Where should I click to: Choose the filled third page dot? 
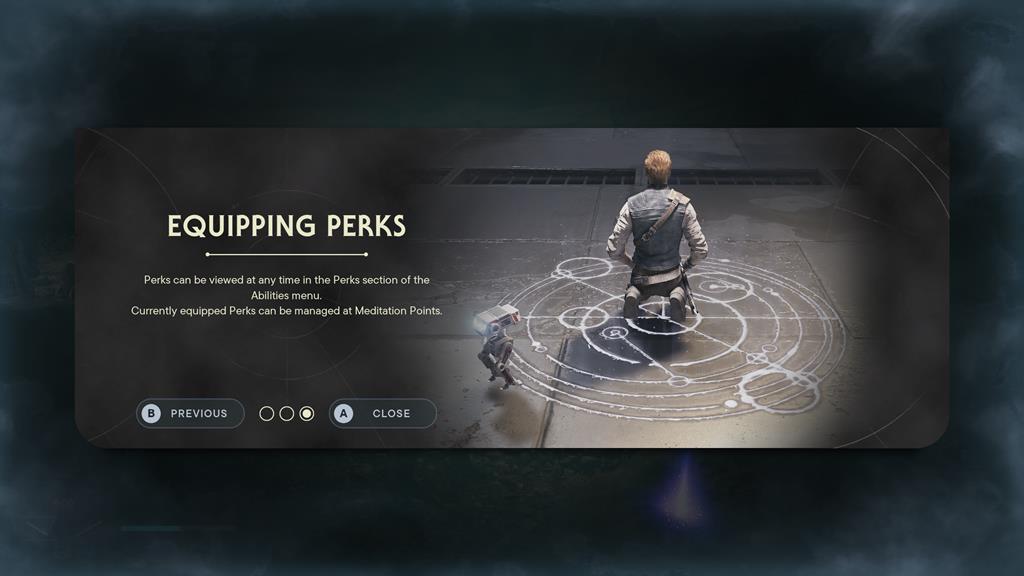click(x=307, y=414)
